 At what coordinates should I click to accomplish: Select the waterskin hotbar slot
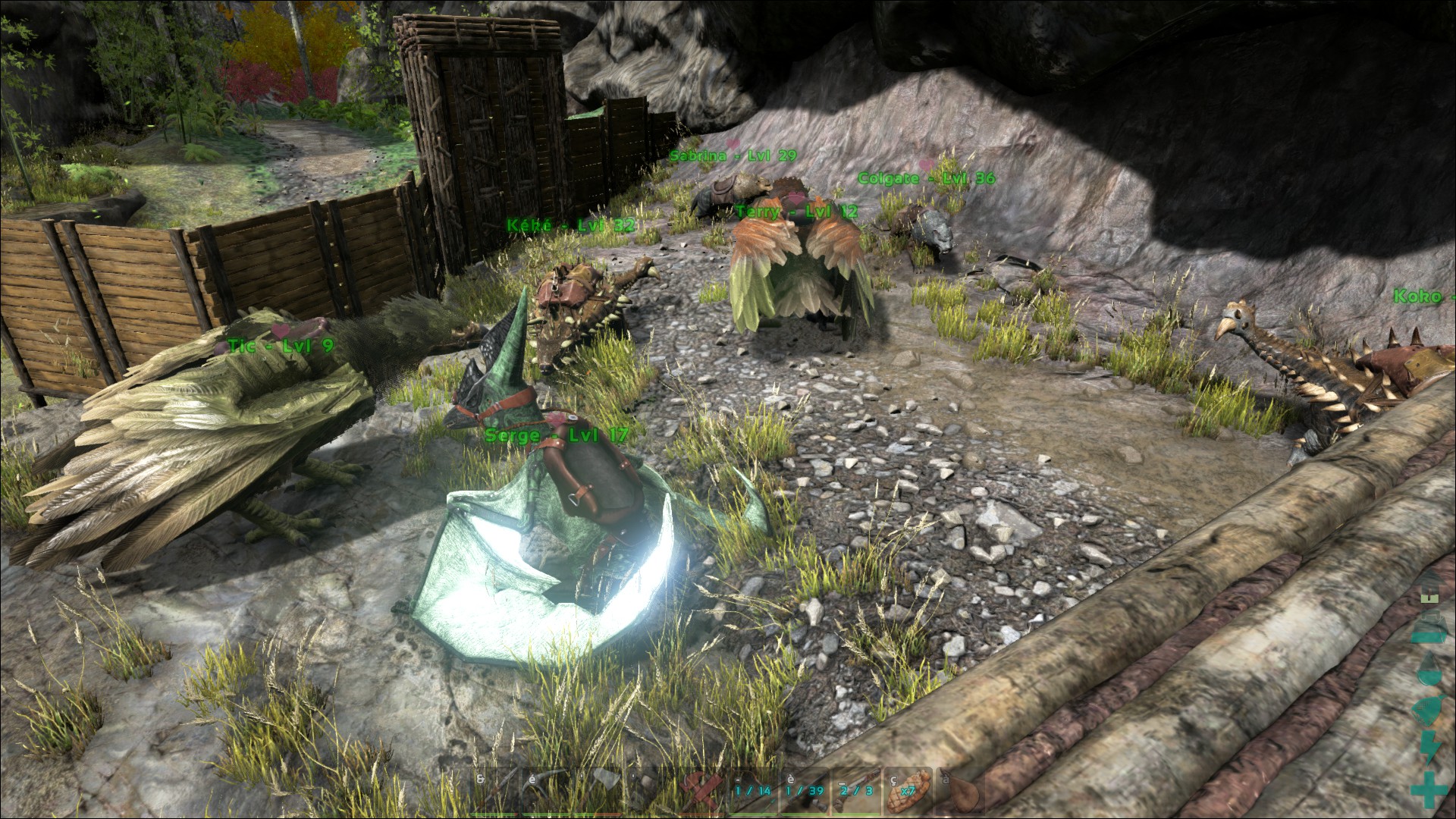coord(959,792)
